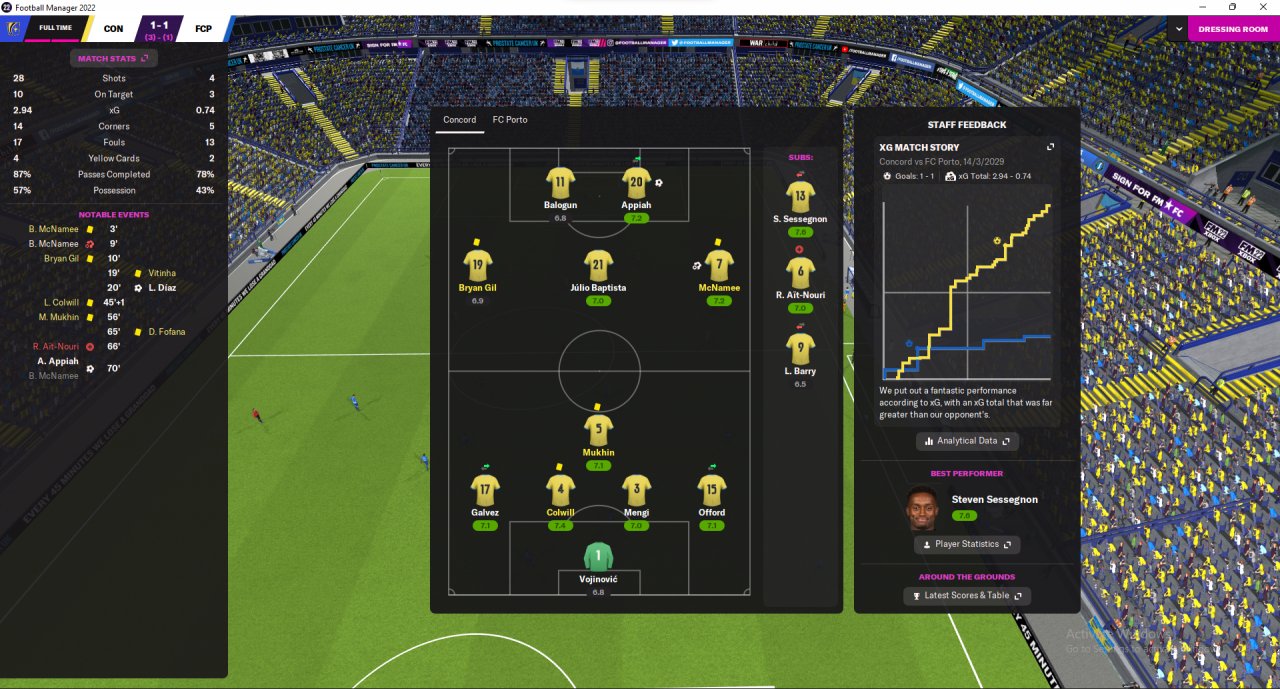Show Player Statistics
Image resolution: width=1280 pixels, height=689 pixels.
tap(967, 544)
